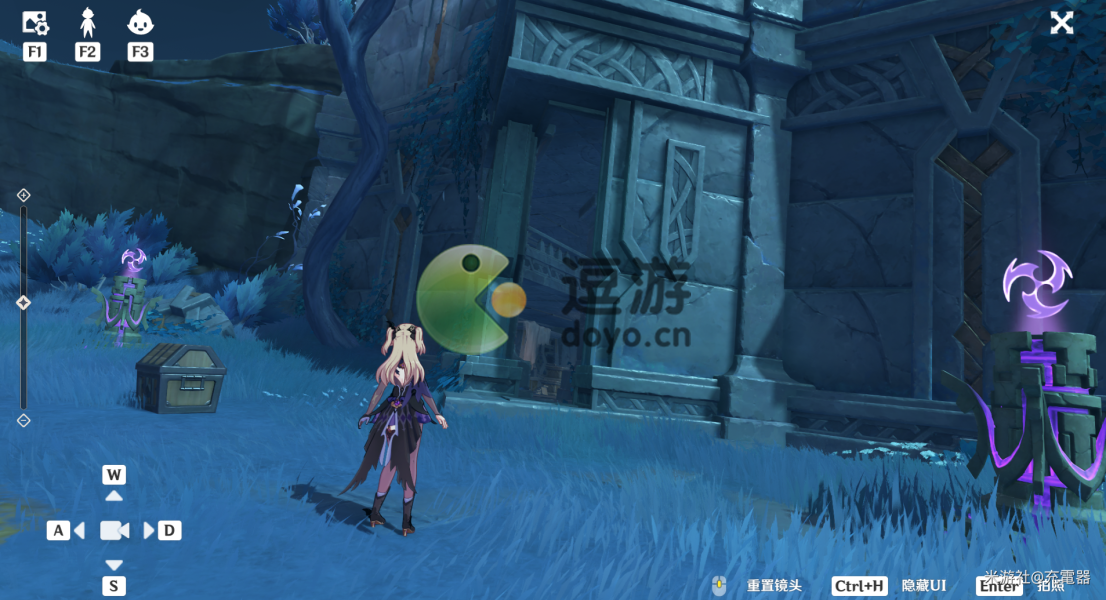This screenshot has height=600, width=1106.
Task: Pan camera left with the left arrow
Action: [x=78, y=530]
